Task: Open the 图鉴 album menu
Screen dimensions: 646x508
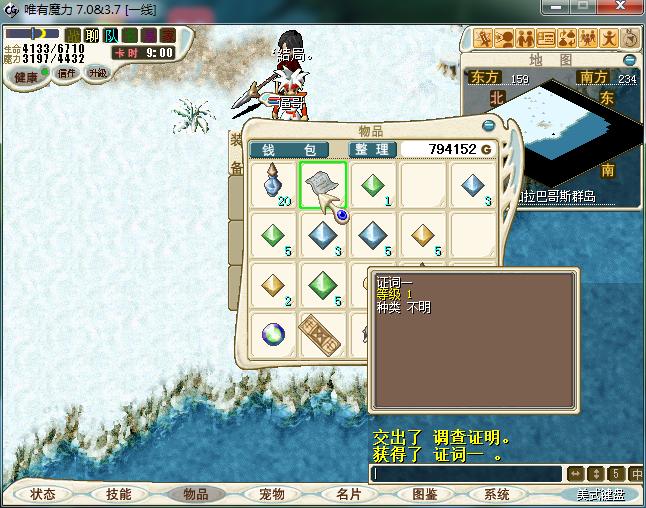Action: [424, 494]
